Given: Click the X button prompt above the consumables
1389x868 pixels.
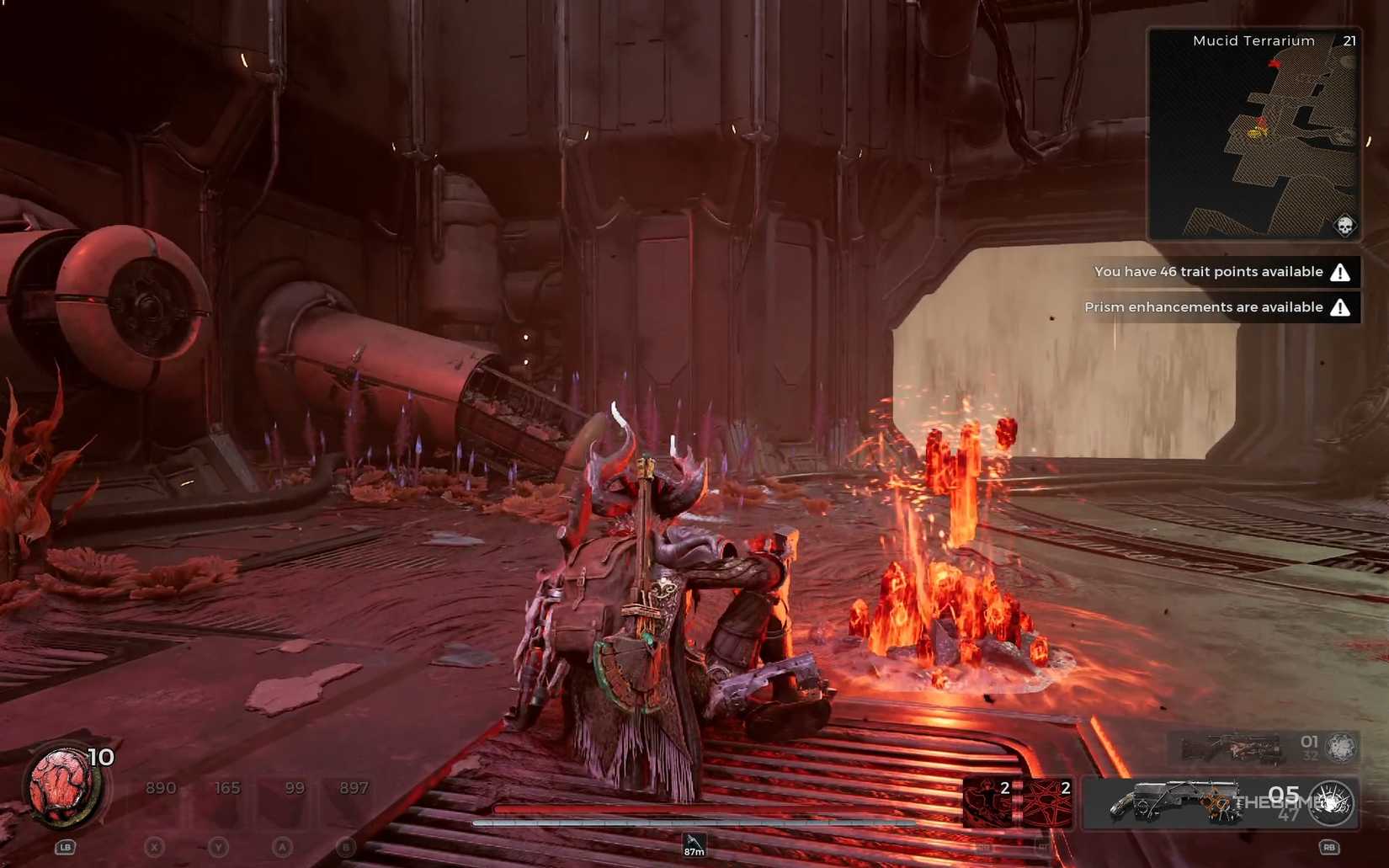Looking at the screenshot, I should tap(156, 846).
